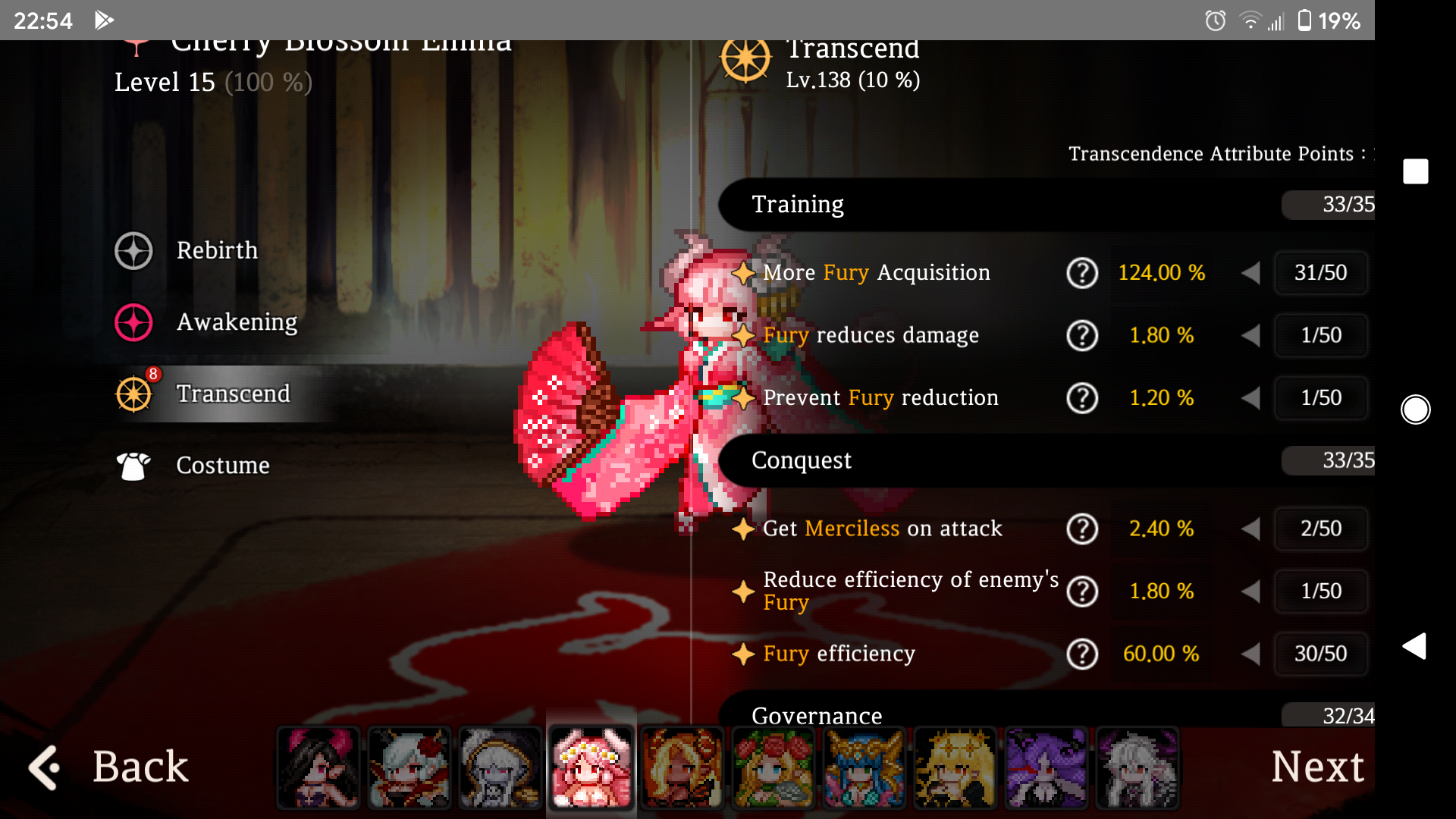Screen dimensions: 1456x819
Task: Tap Next to view the next character
Action: pyautogui.click(x=1317, y=767)
